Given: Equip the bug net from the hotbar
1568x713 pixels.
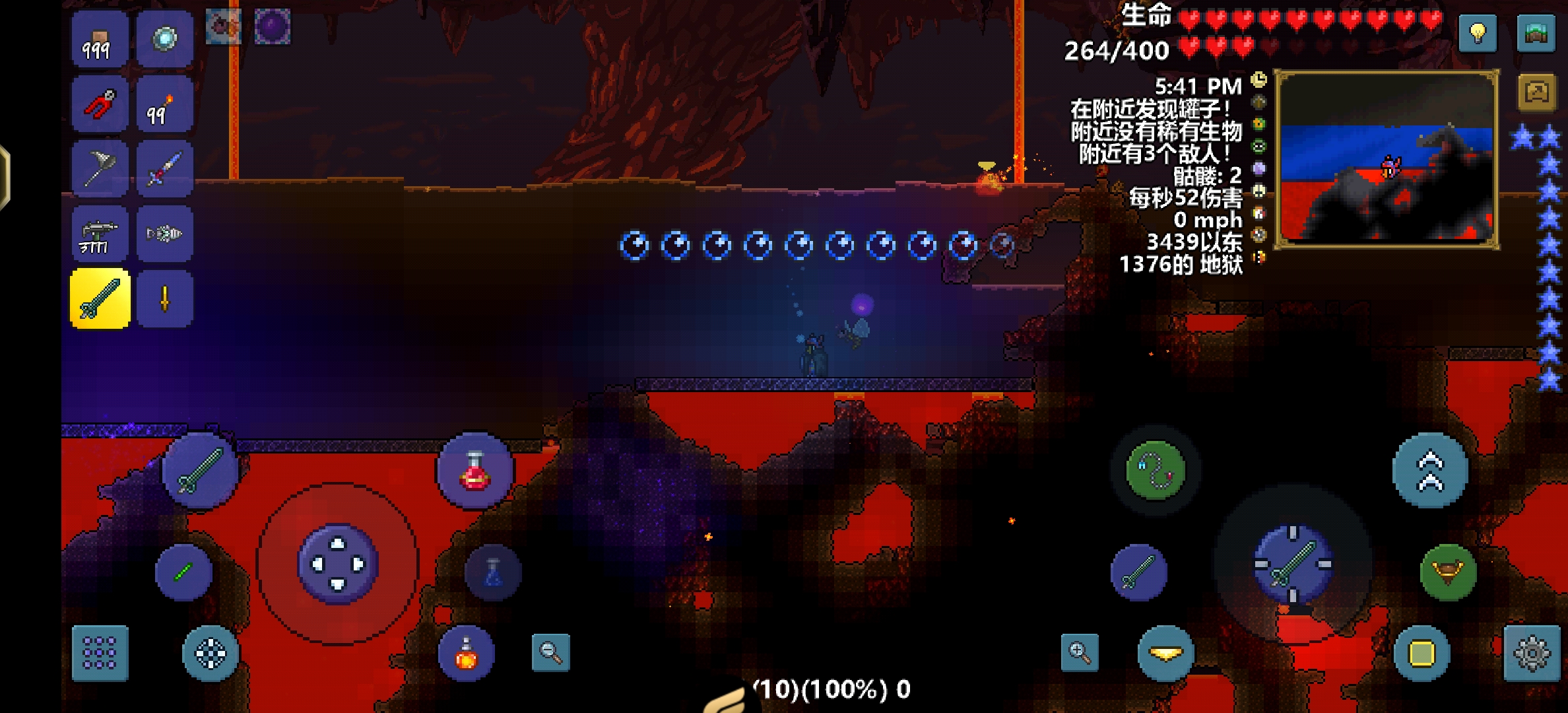Looking at the screenshot, I should (x=100, y=169).
